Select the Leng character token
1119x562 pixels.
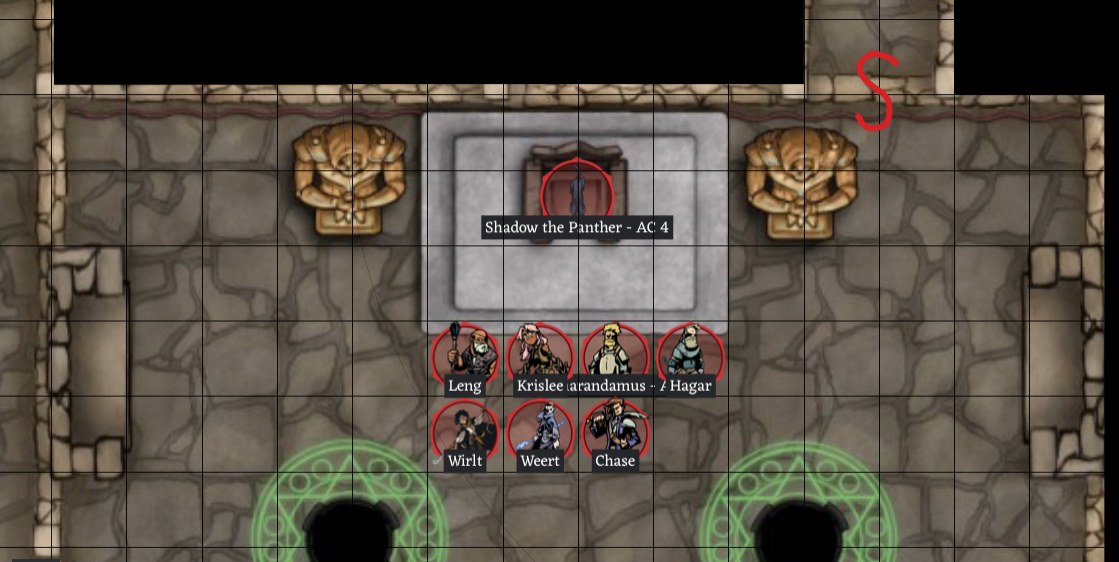(x=465, y=353)
